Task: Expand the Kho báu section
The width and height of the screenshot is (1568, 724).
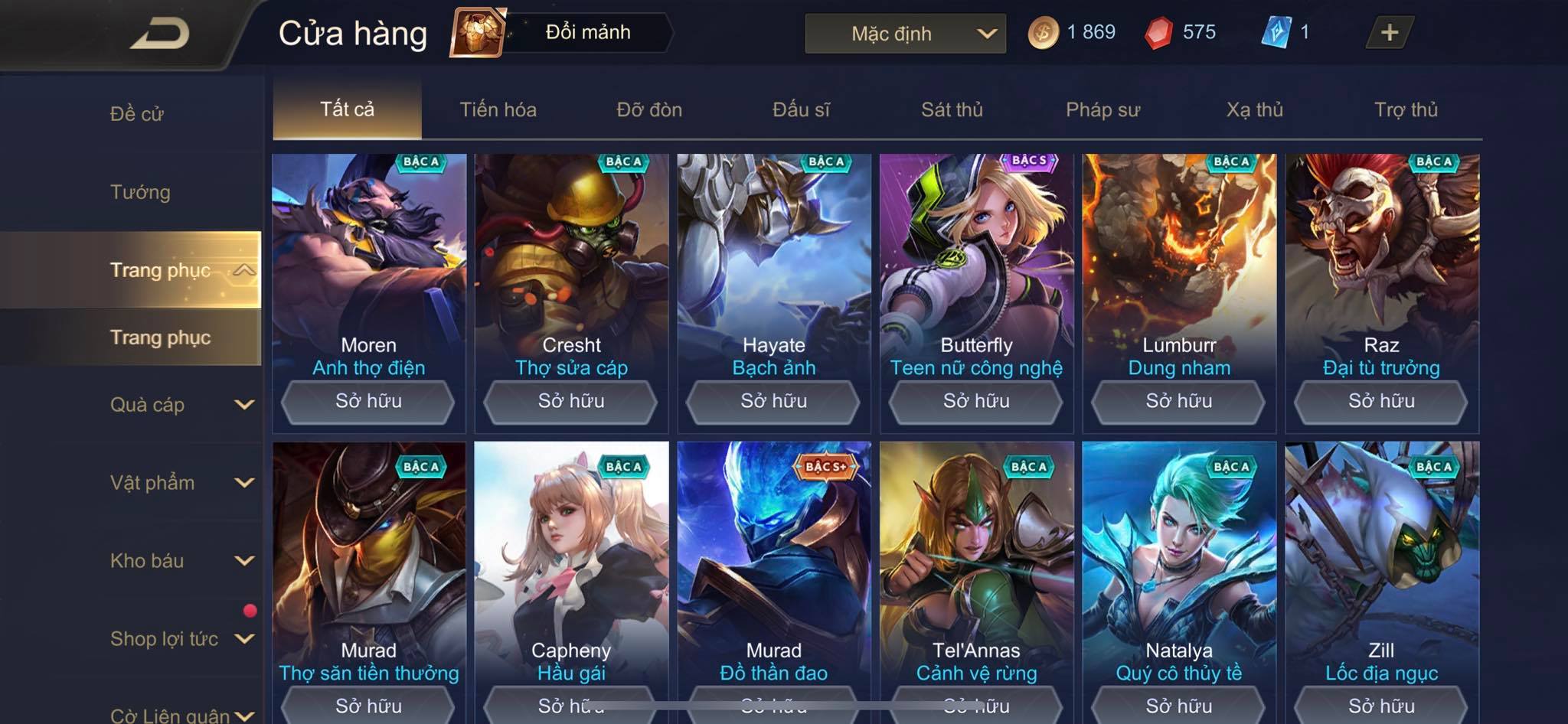Action: click(181, 561)
